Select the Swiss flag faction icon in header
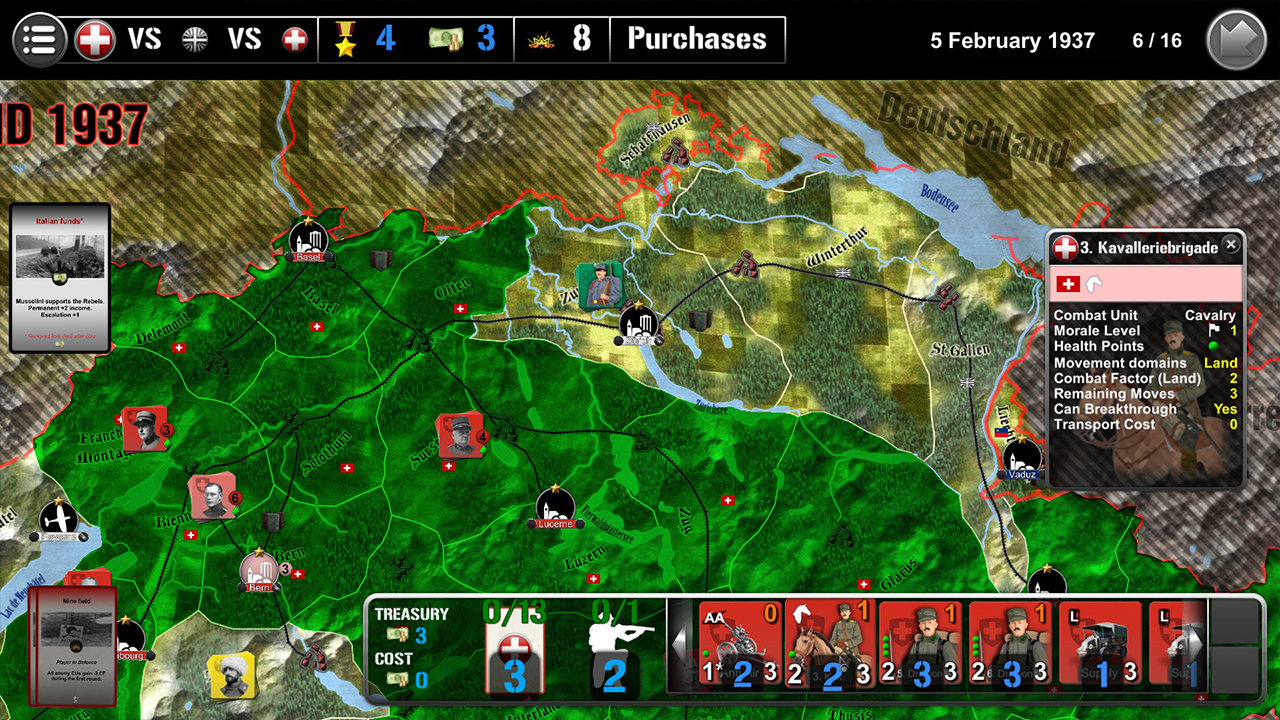Image resolution: width=1280 pixels, height=720 pixels. 96,38
